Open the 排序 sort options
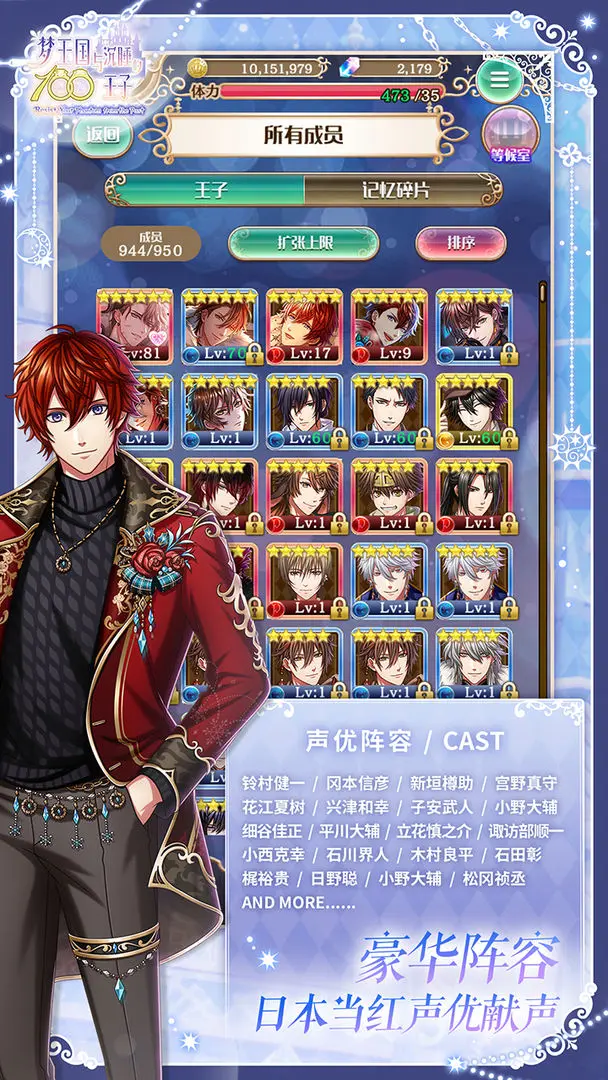This screenshot has width=608, height=1080. (x=460, y=243)
